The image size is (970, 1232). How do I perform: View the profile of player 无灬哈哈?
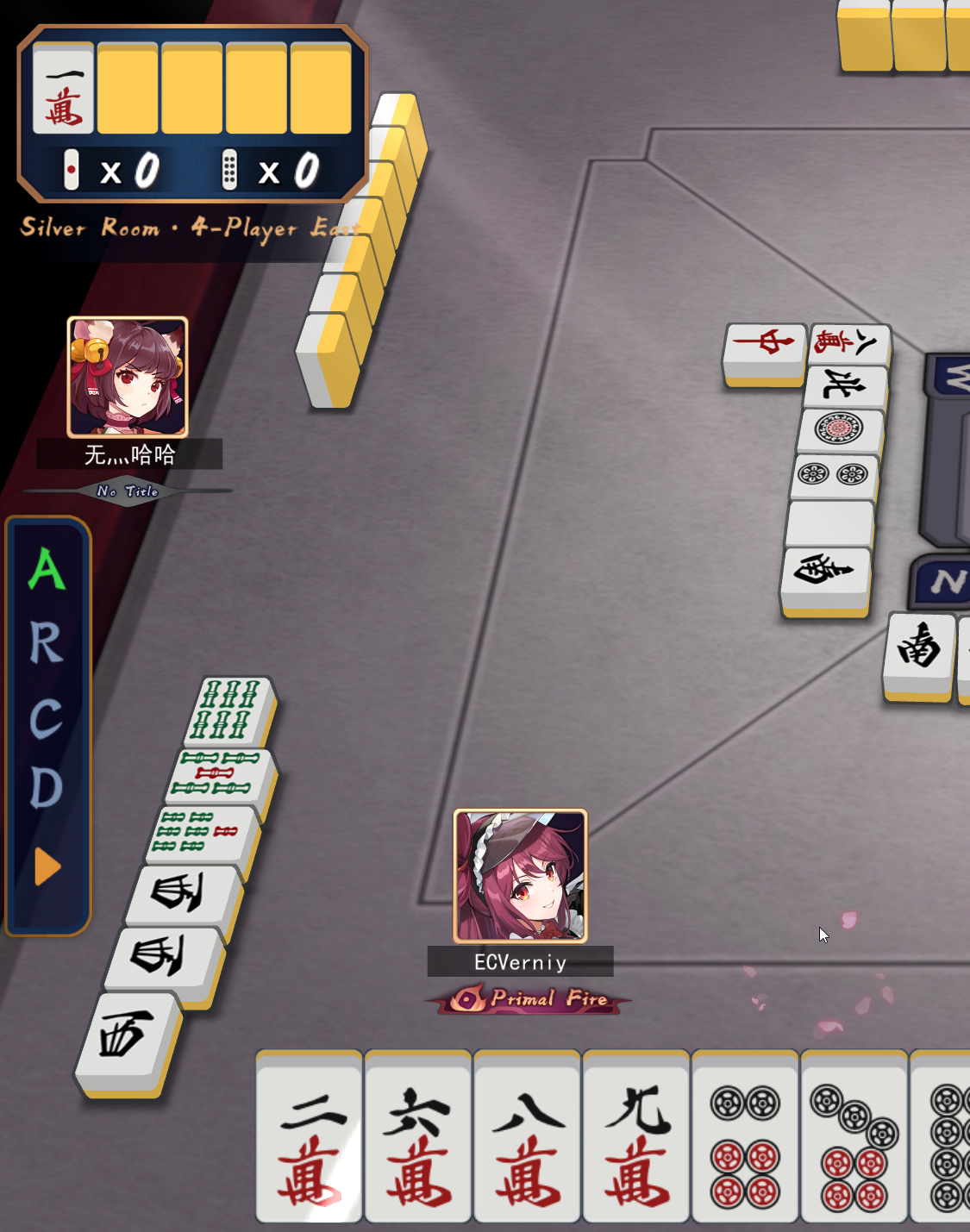click(128, 378)
